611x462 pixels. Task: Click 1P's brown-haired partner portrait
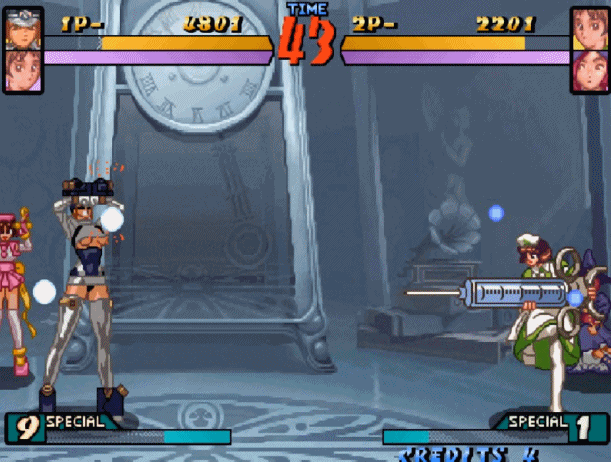22,69
